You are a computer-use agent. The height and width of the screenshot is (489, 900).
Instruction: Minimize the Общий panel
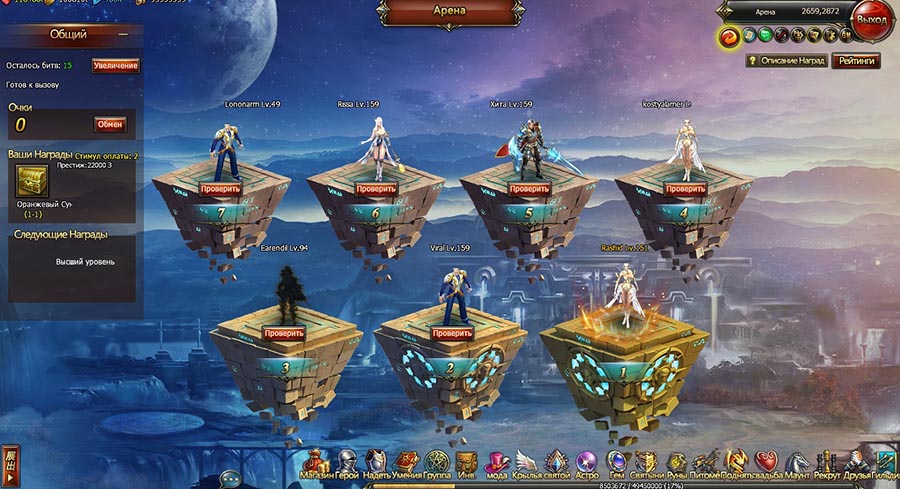tap(123, 34)
